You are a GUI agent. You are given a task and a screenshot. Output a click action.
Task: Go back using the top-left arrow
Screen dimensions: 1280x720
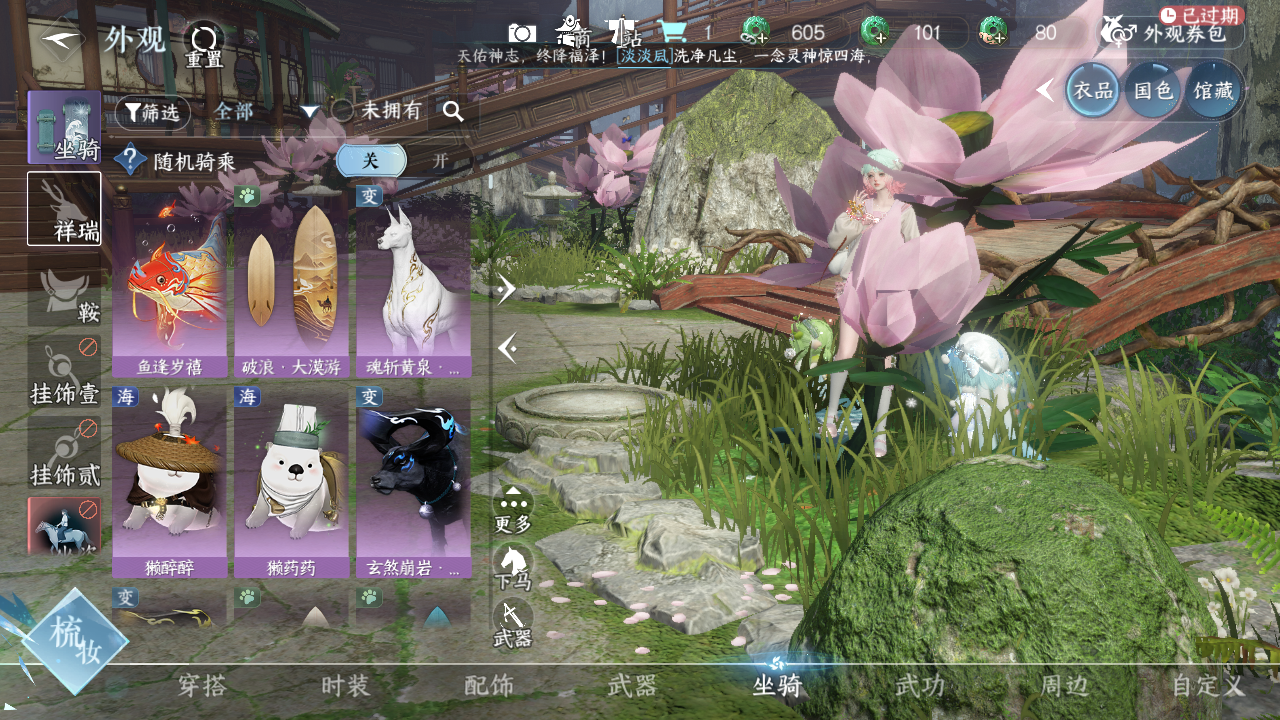(62, 38)
